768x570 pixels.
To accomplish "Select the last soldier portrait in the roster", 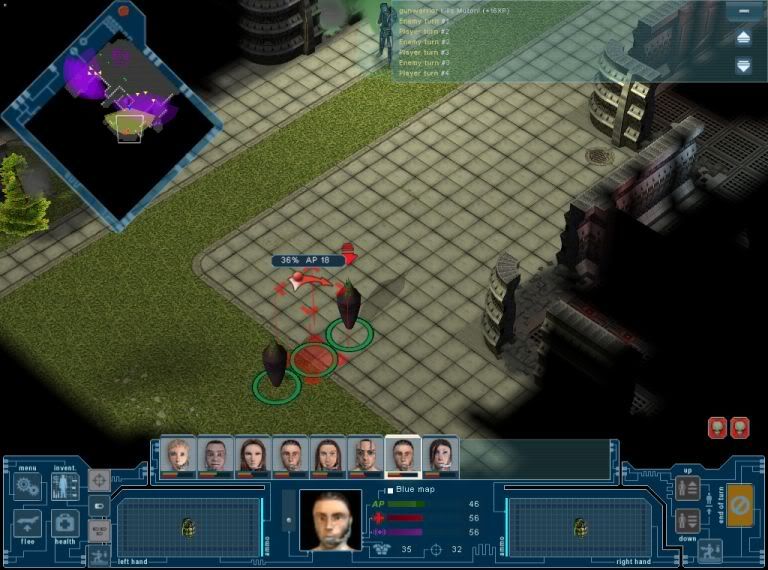I will pyautogui.click(x=441, y=456).
